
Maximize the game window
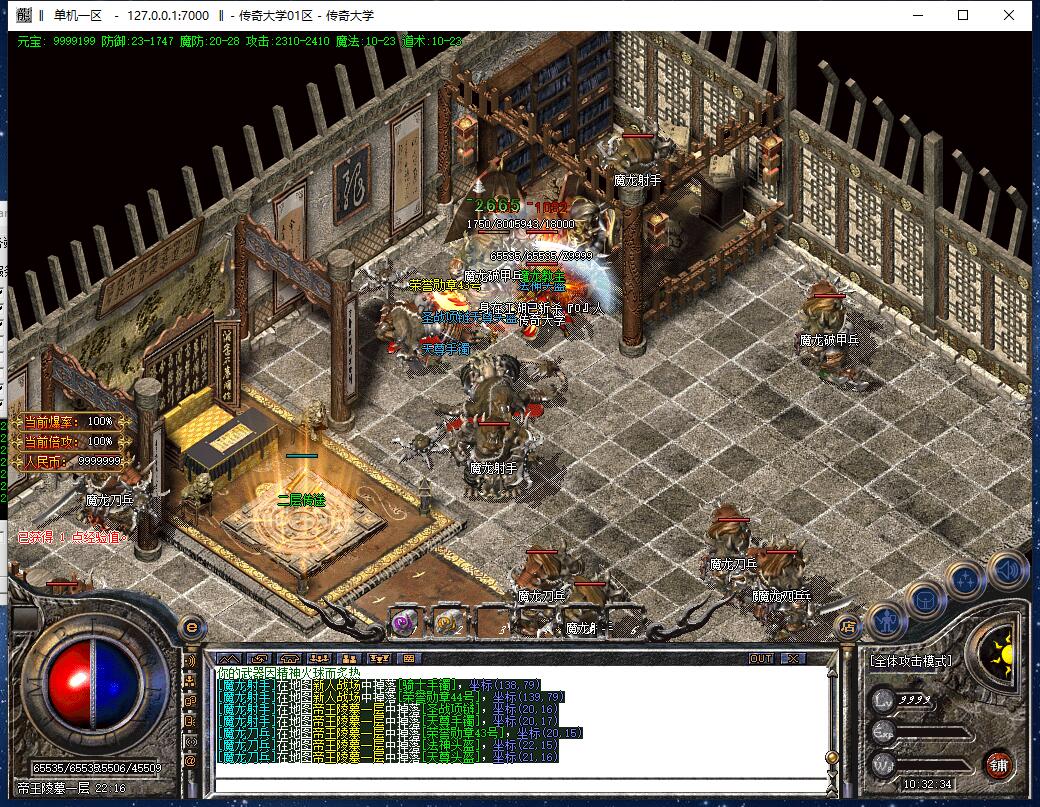click(x=963, y=15)
